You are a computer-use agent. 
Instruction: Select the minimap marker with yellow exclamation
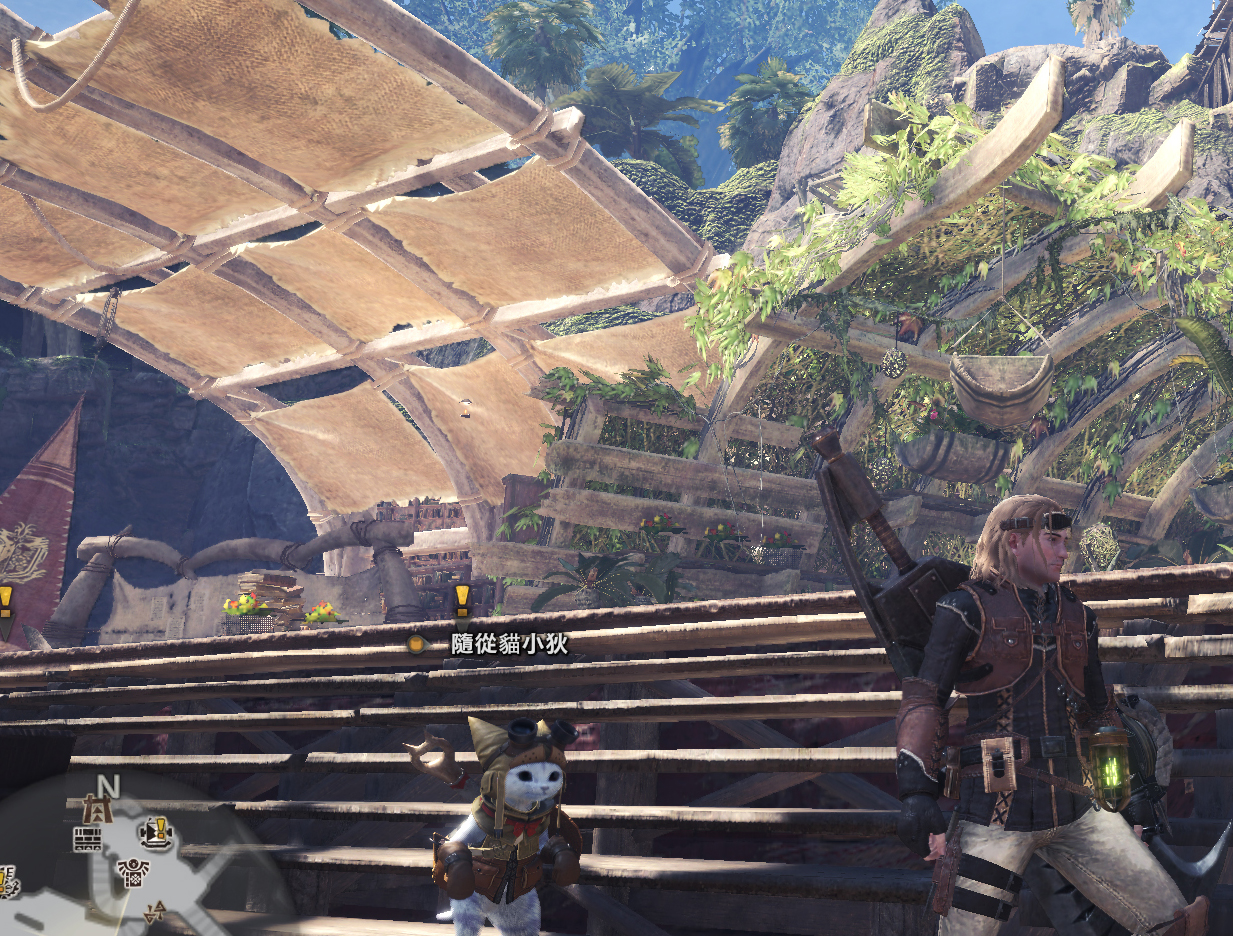tap(157, 831)
